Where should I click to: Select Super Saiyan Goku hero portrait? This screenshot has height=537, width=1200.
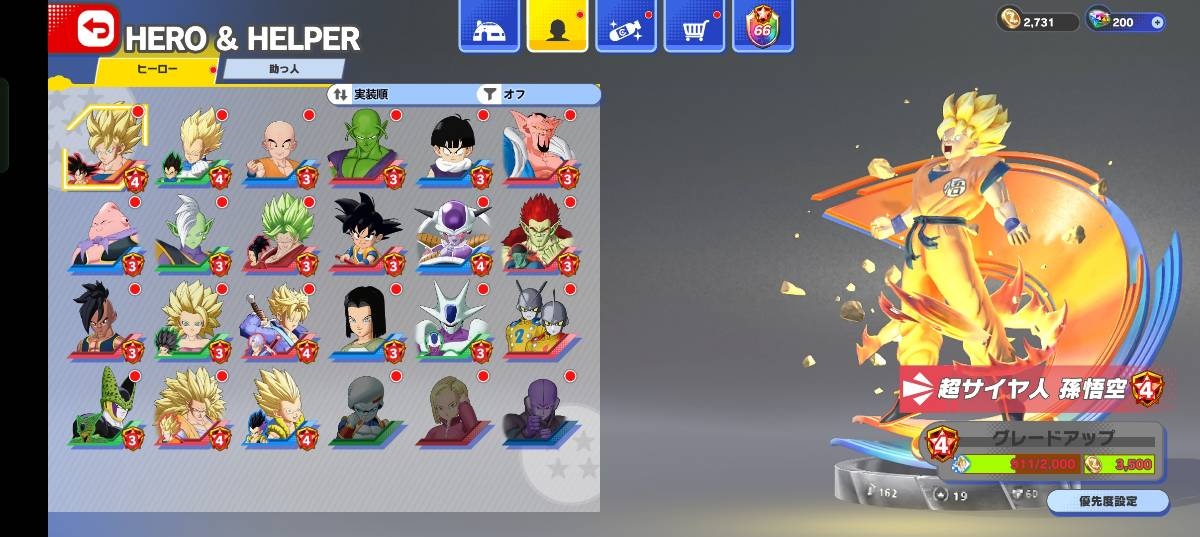coord(106,147)
